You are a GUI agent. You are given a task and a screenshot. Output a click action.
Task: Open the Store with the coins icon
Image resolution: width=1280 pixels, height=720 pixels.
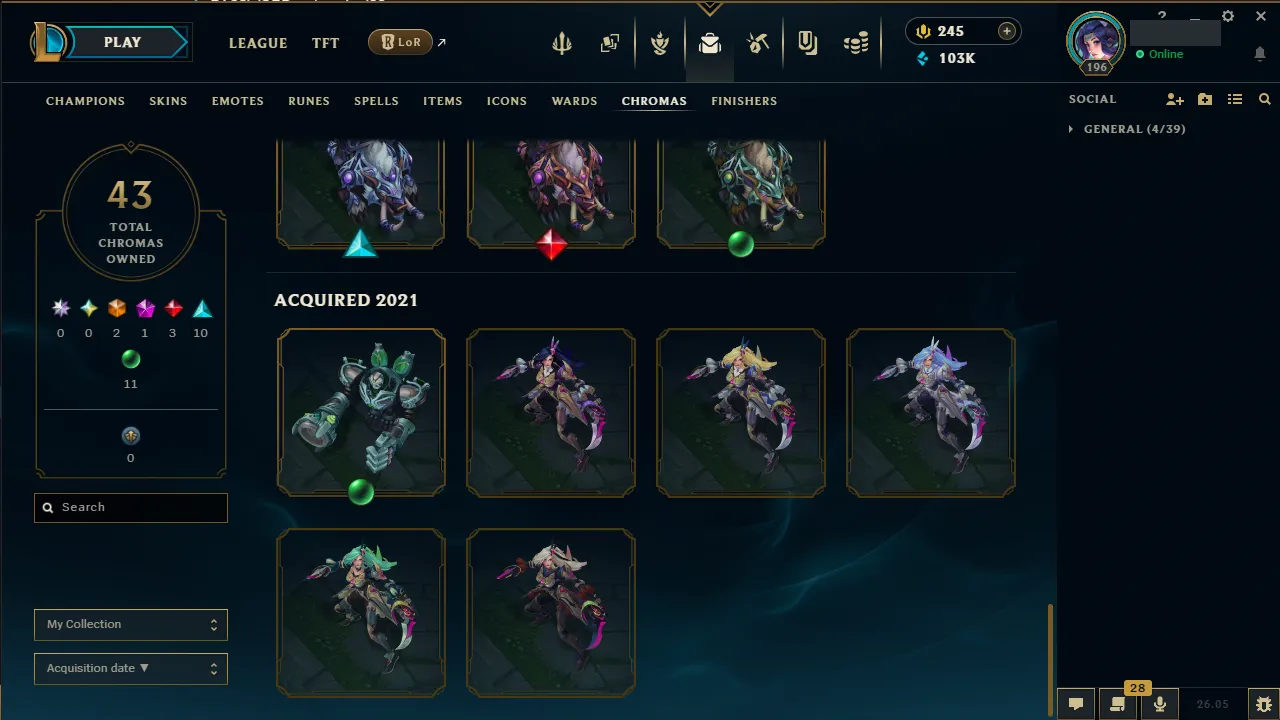(x=856, y=42)
